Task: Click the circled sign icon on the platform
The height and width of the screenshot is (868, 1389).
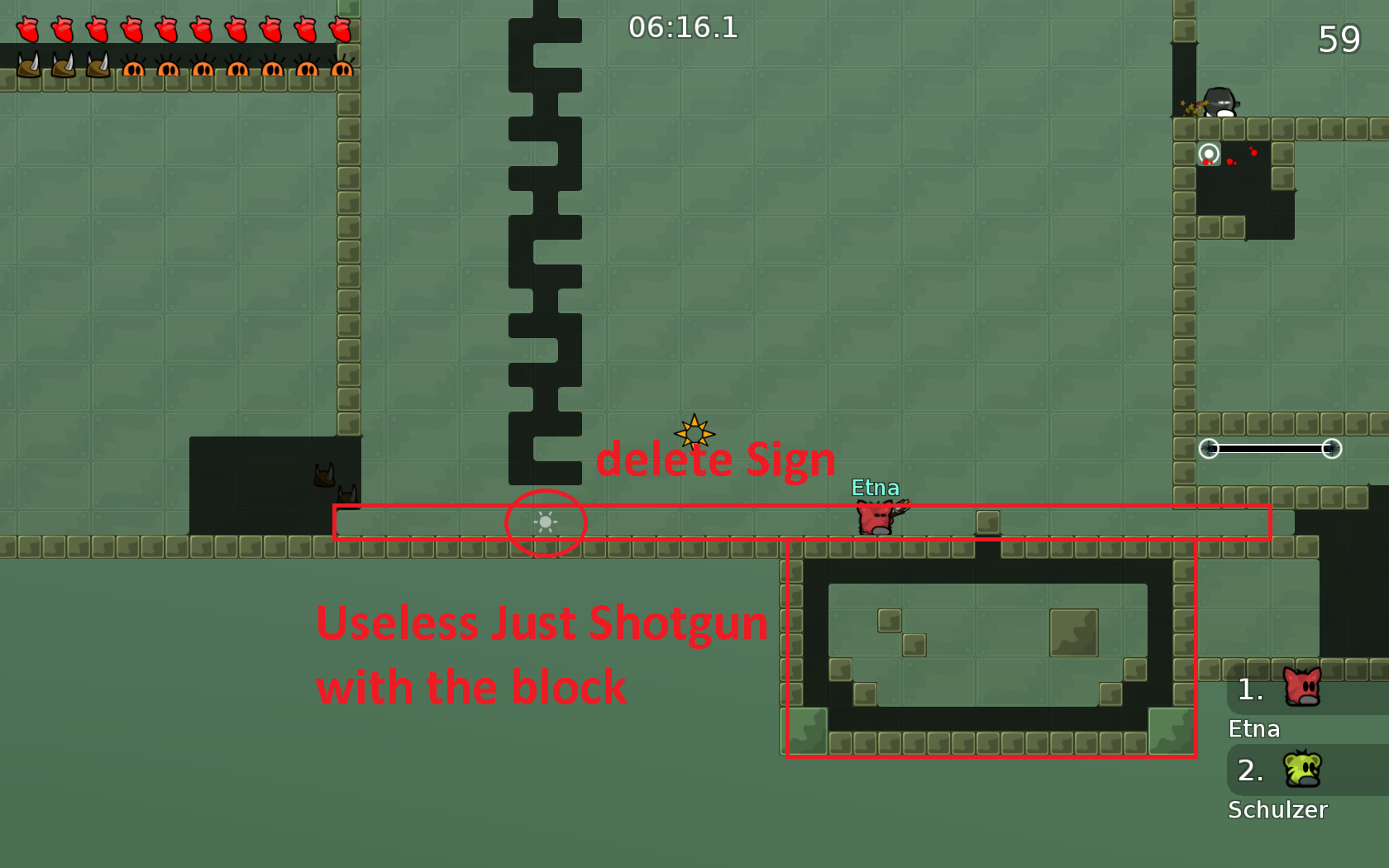Action: (x=546, y=522)
